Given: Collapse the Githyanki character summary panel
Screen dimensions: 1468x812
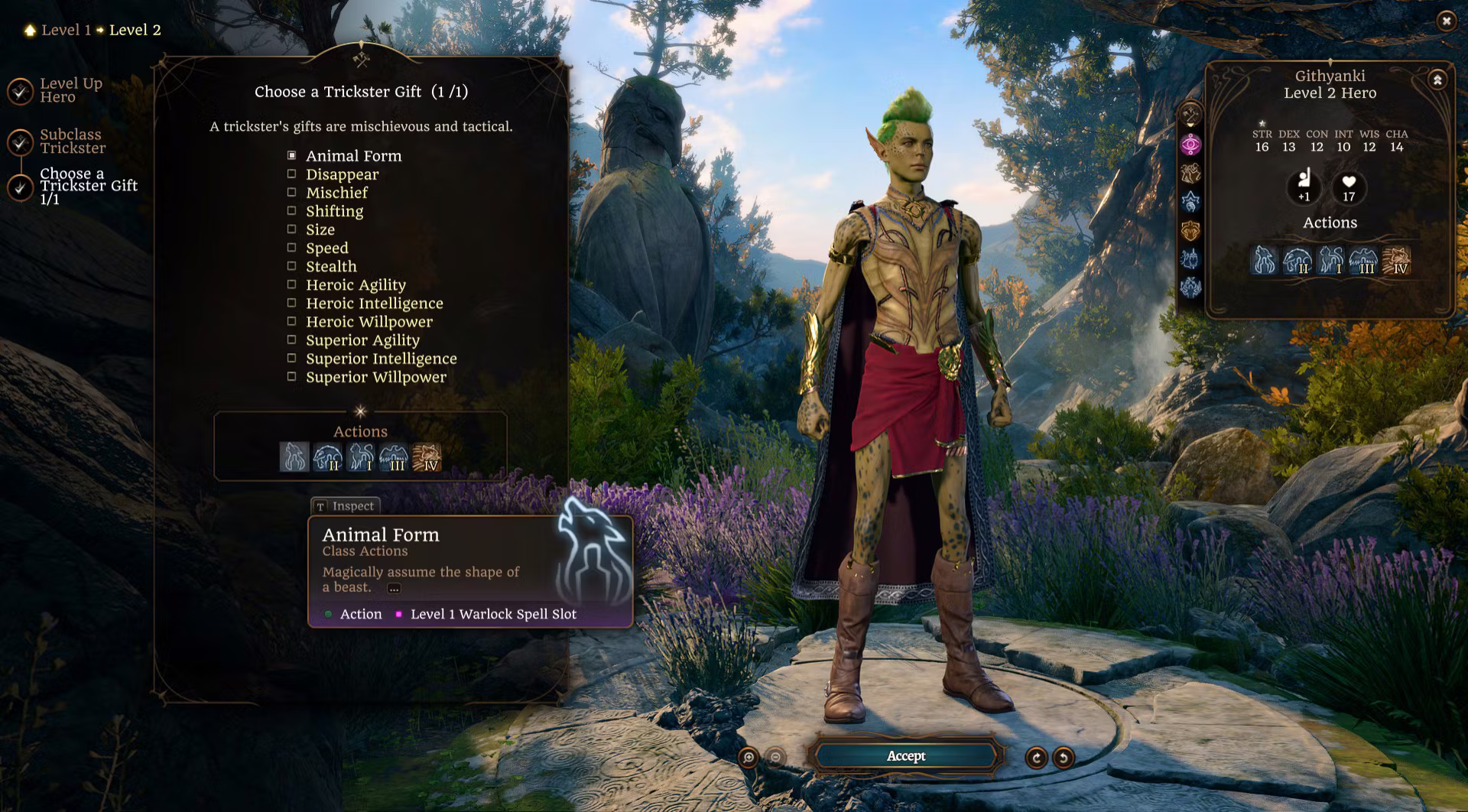Looking at the screenshot, I should click(1437, 80).
